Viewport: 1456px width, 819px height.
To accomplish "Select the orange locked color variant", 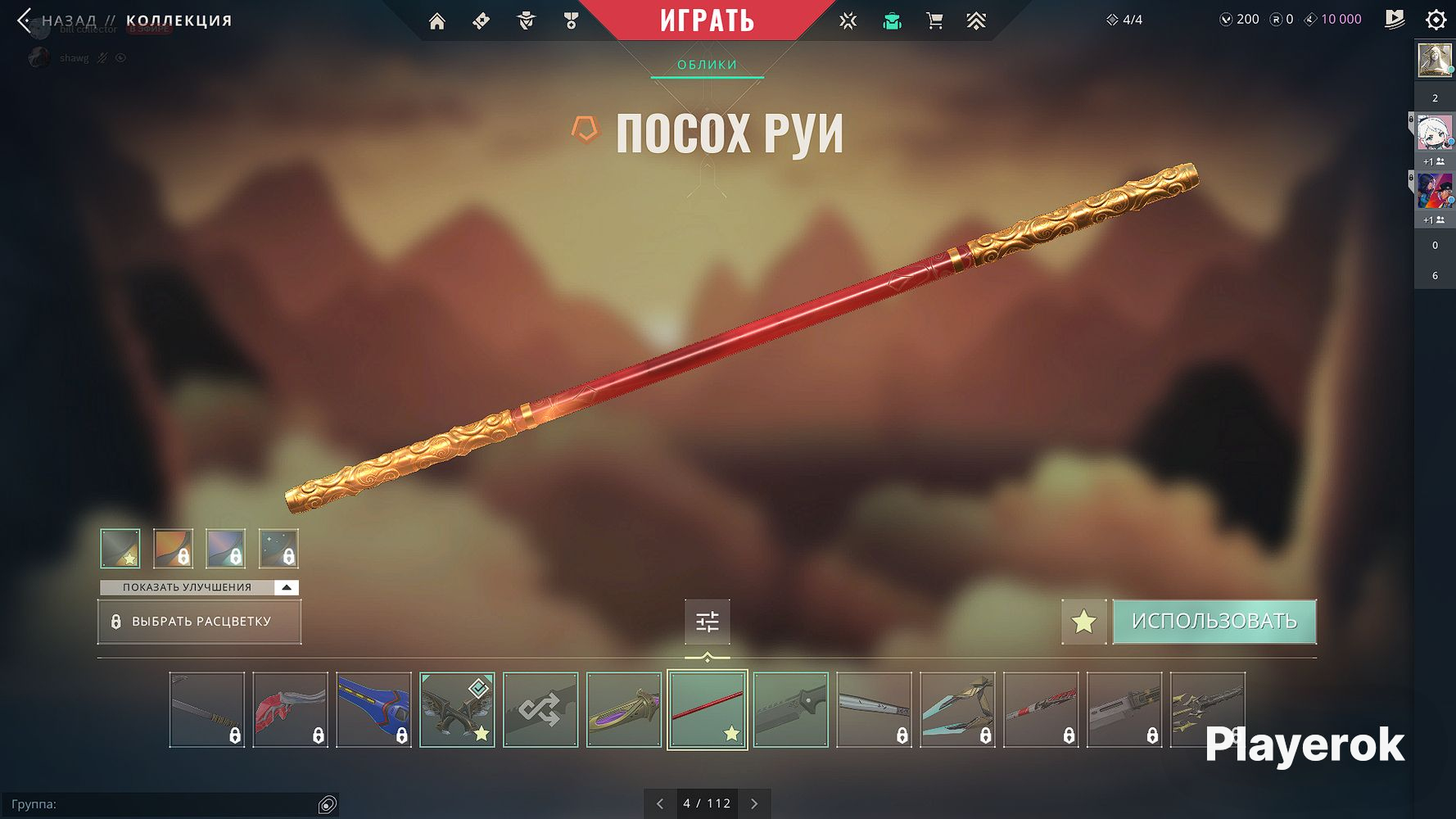I will (x=173, y=548).
